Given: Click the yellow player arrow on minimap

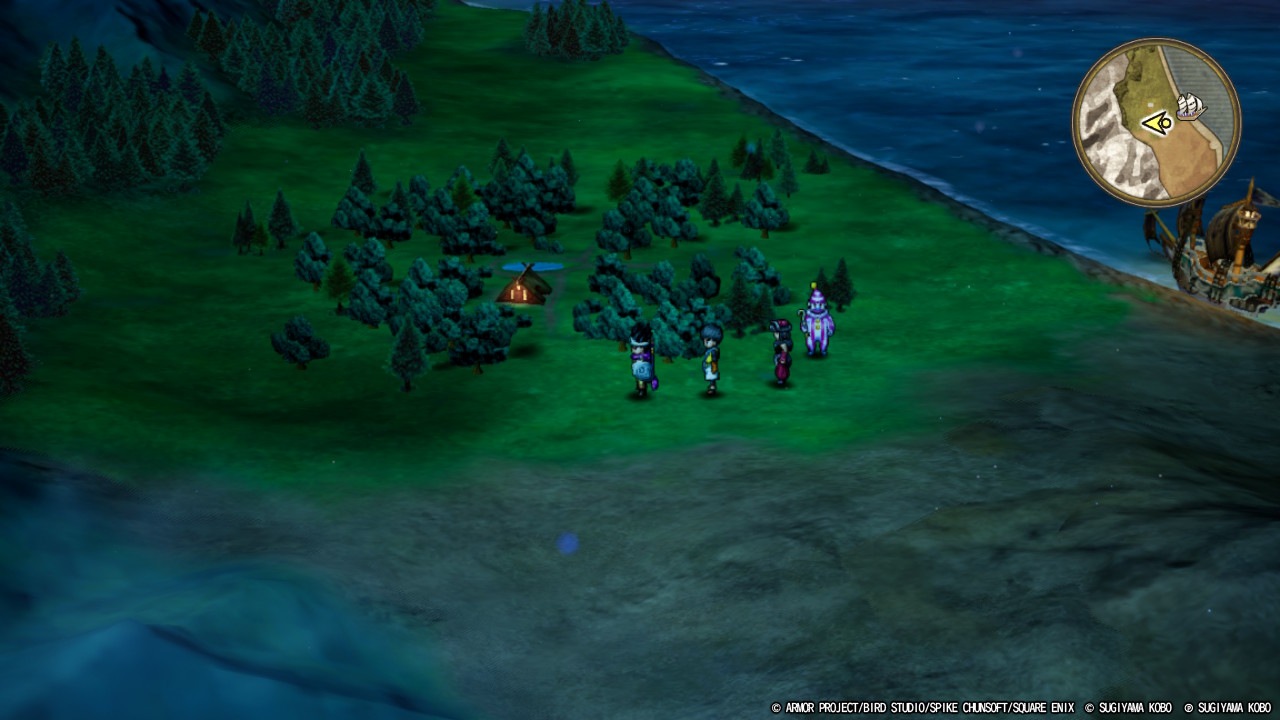Looking at the screenshot, I should [x=1157, y=124].
